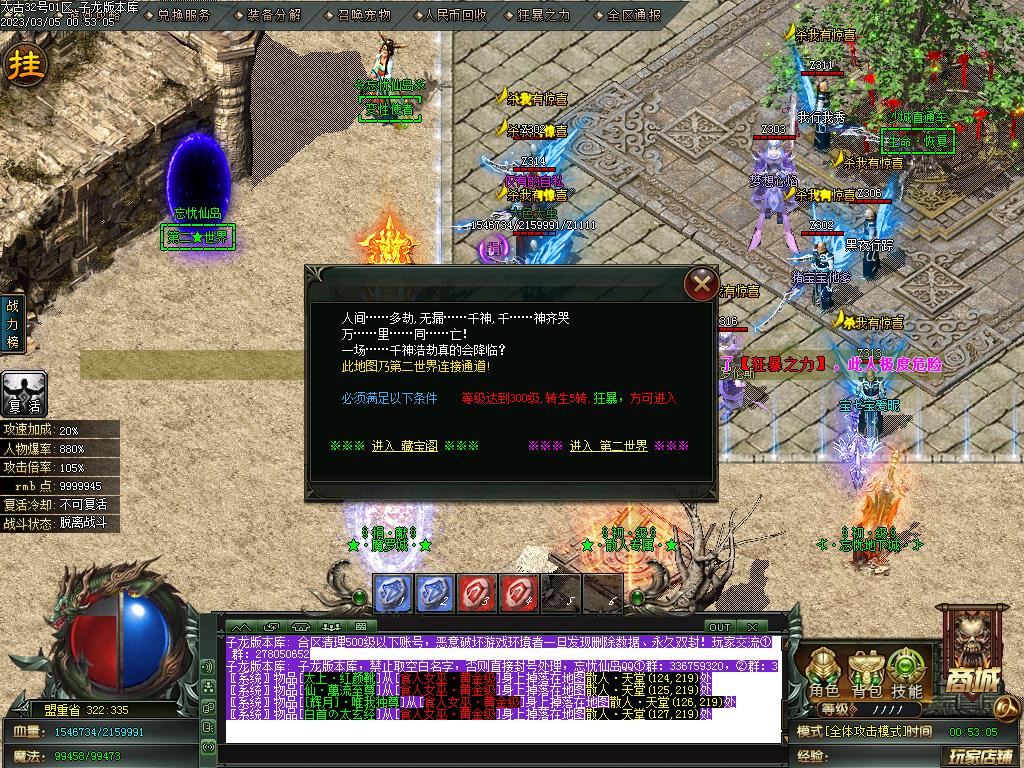1024x768 pixels.
Task: Use the red rune in hotbar slot 3
Action: [476, 592]
